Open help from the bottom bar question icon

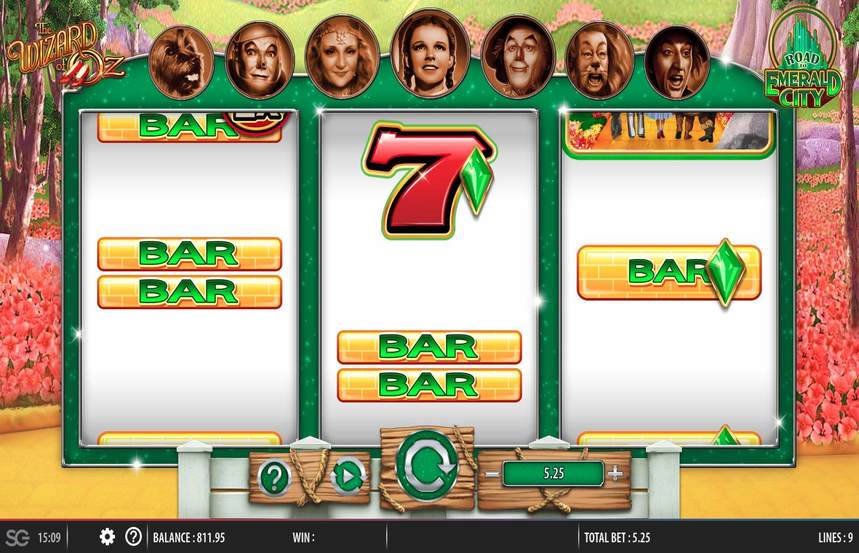coord(133,537)
